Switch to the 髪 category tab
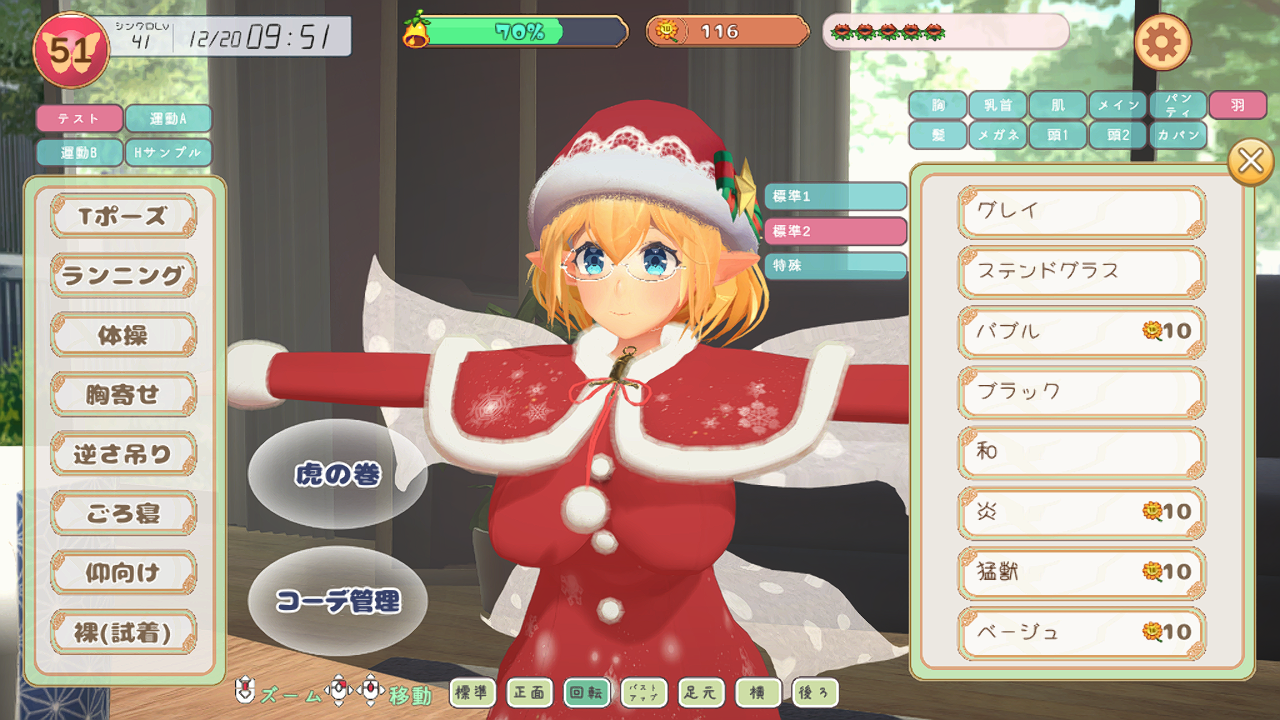The height and width of the screenshot is (720, 1280). (938, 136)
